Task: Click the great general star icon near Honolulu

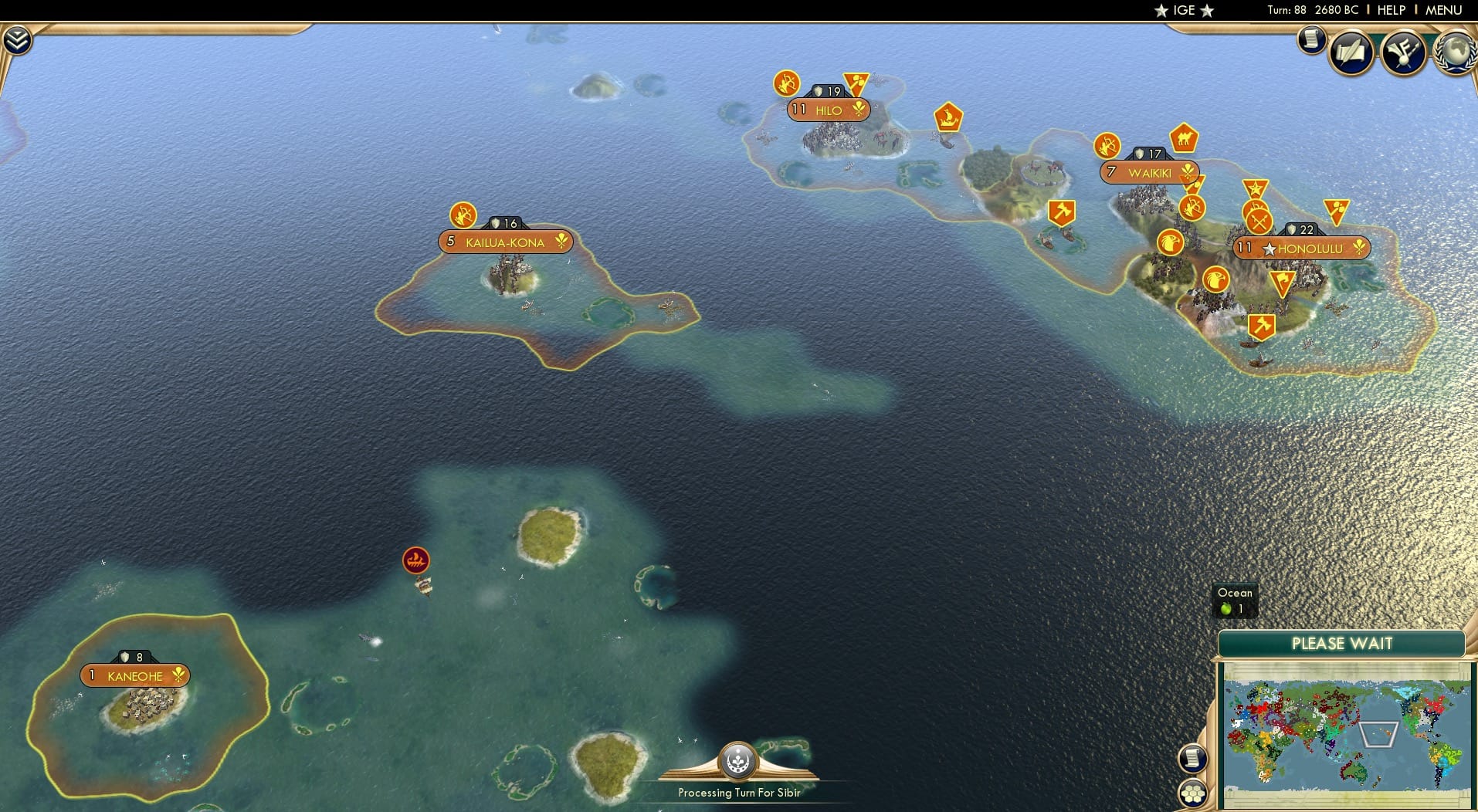Action: pyautogui.click(x=1256, y=188)
